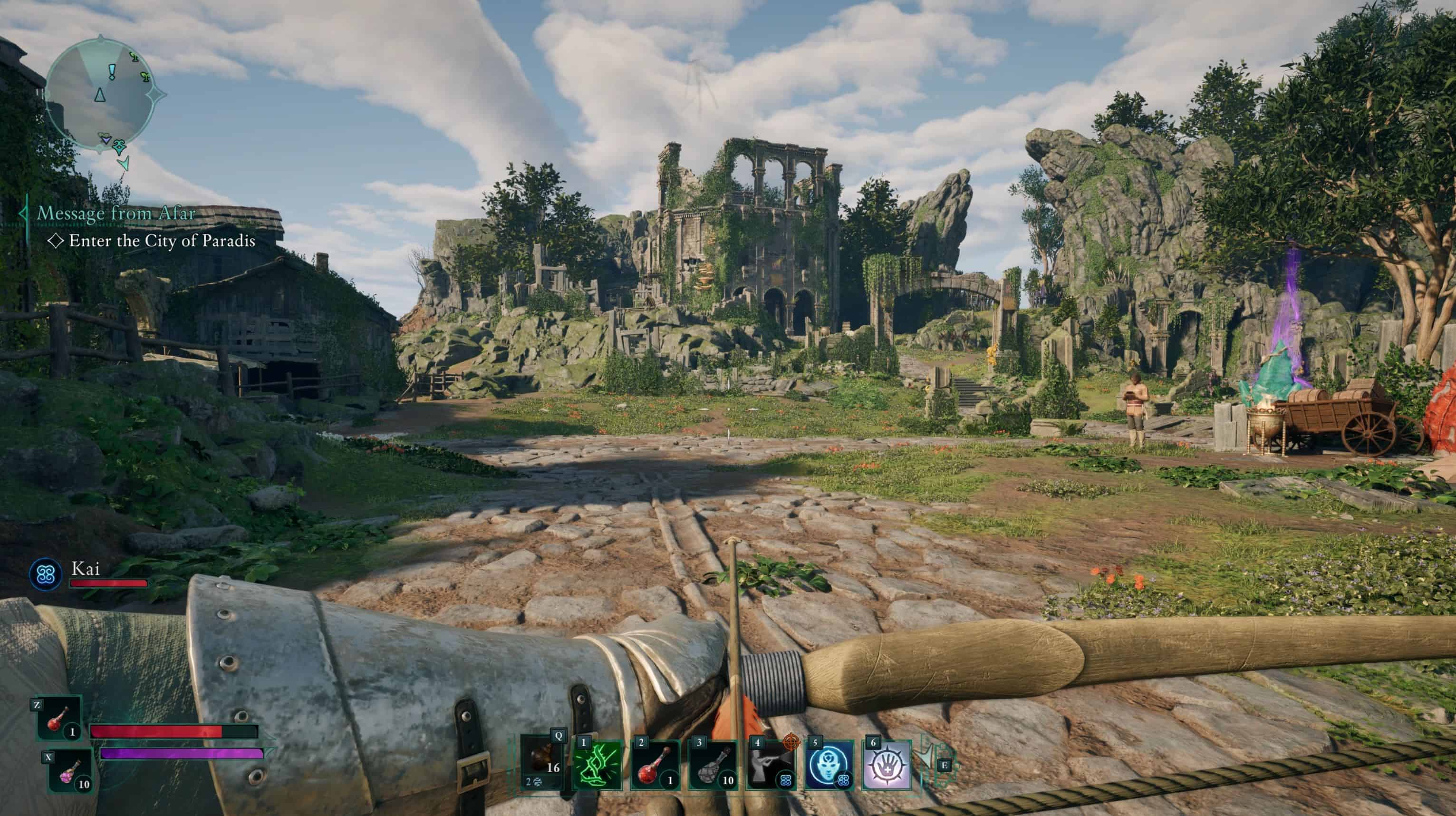
Task: Select the Enter the City of Paradis objective
Action: point(162,241)
